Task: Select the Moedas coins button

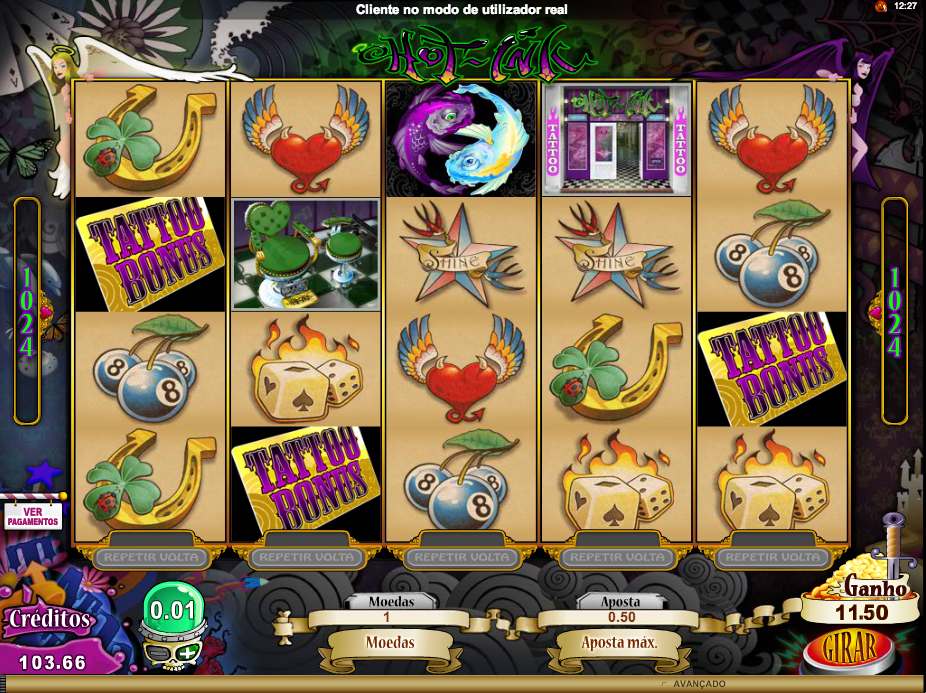Action: pyautogui.click(x=390, y=642)
